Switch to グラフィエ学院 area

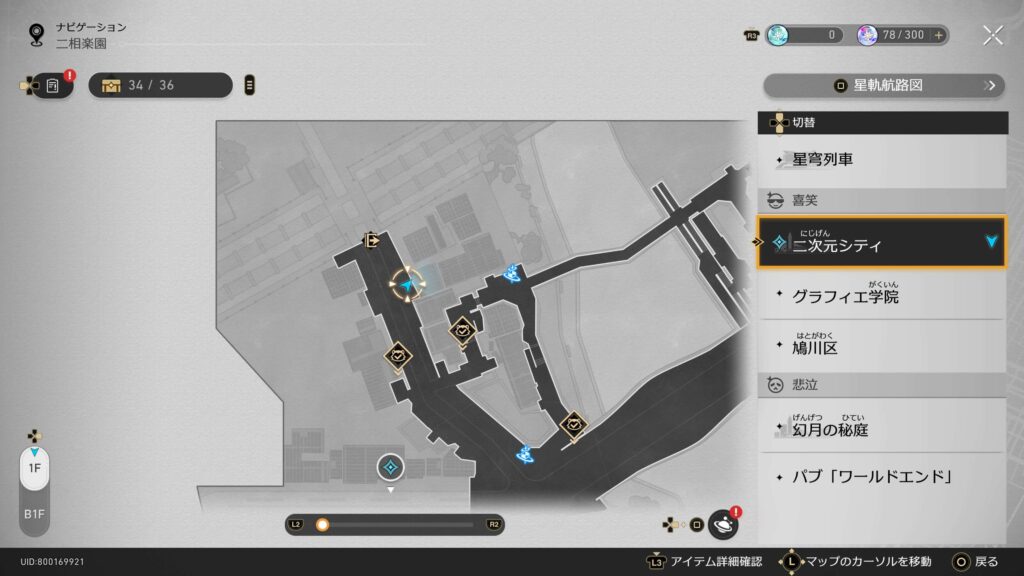[880, 296]
